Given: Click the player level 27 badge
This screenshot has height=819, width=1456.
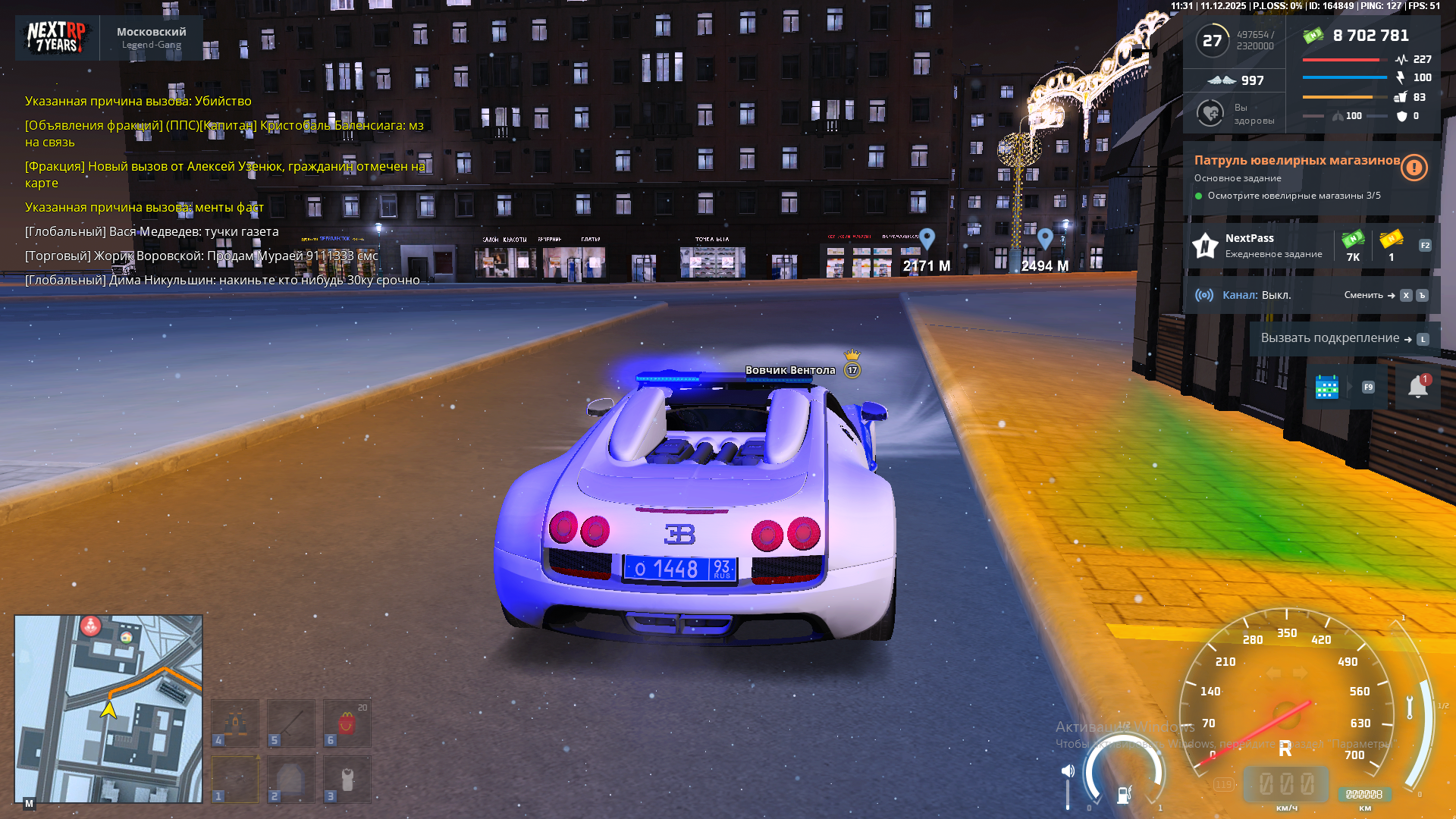Looking at the screenshot, I should coord(1212,40).
